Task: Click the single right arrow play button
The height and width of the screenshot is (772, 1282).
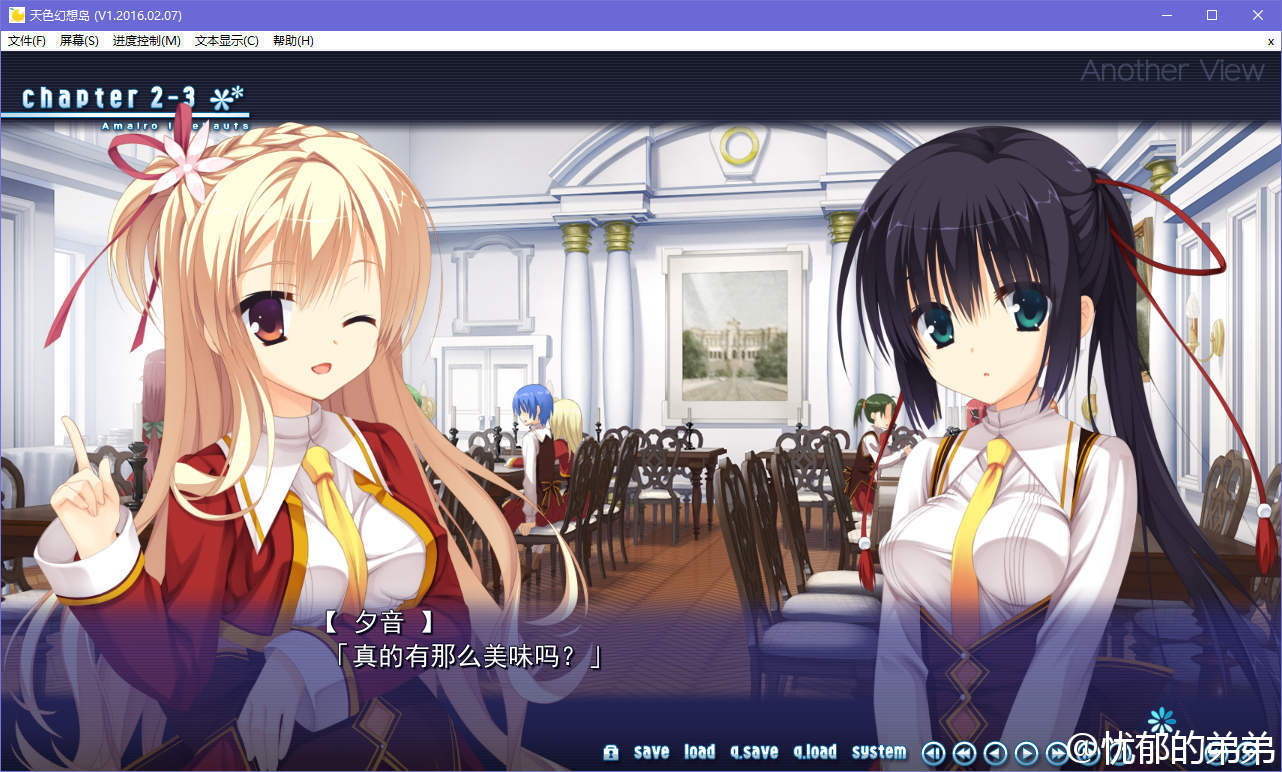Action: click(1026, 753)
